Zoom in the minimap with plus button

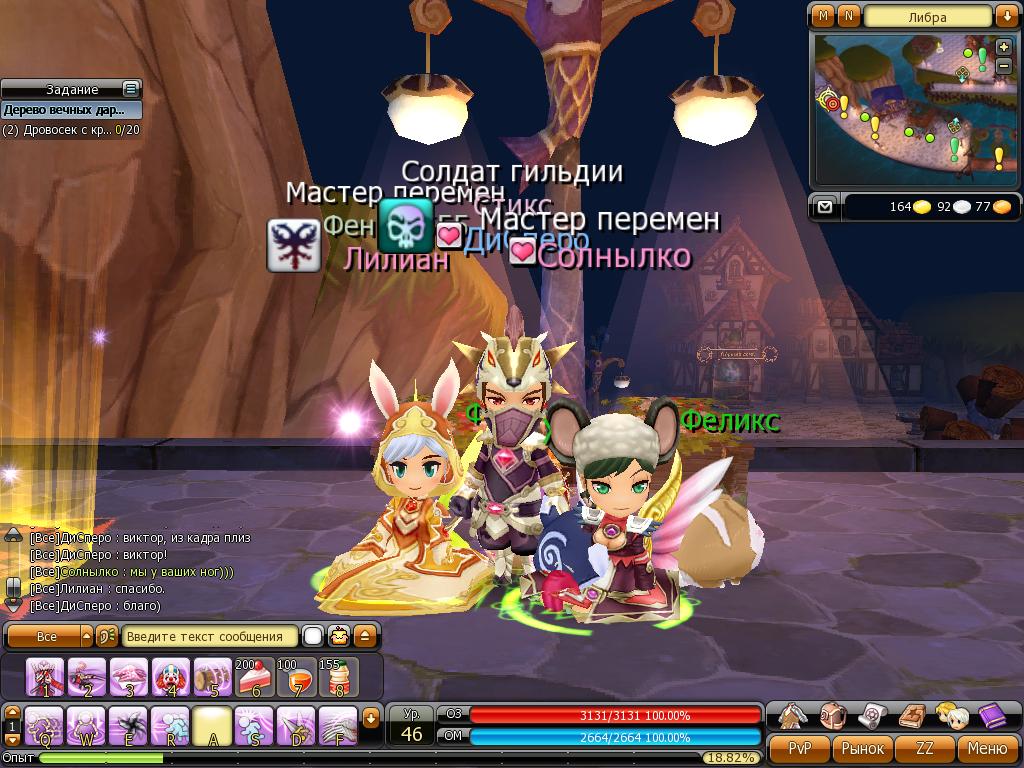[x=1003, y=48]
